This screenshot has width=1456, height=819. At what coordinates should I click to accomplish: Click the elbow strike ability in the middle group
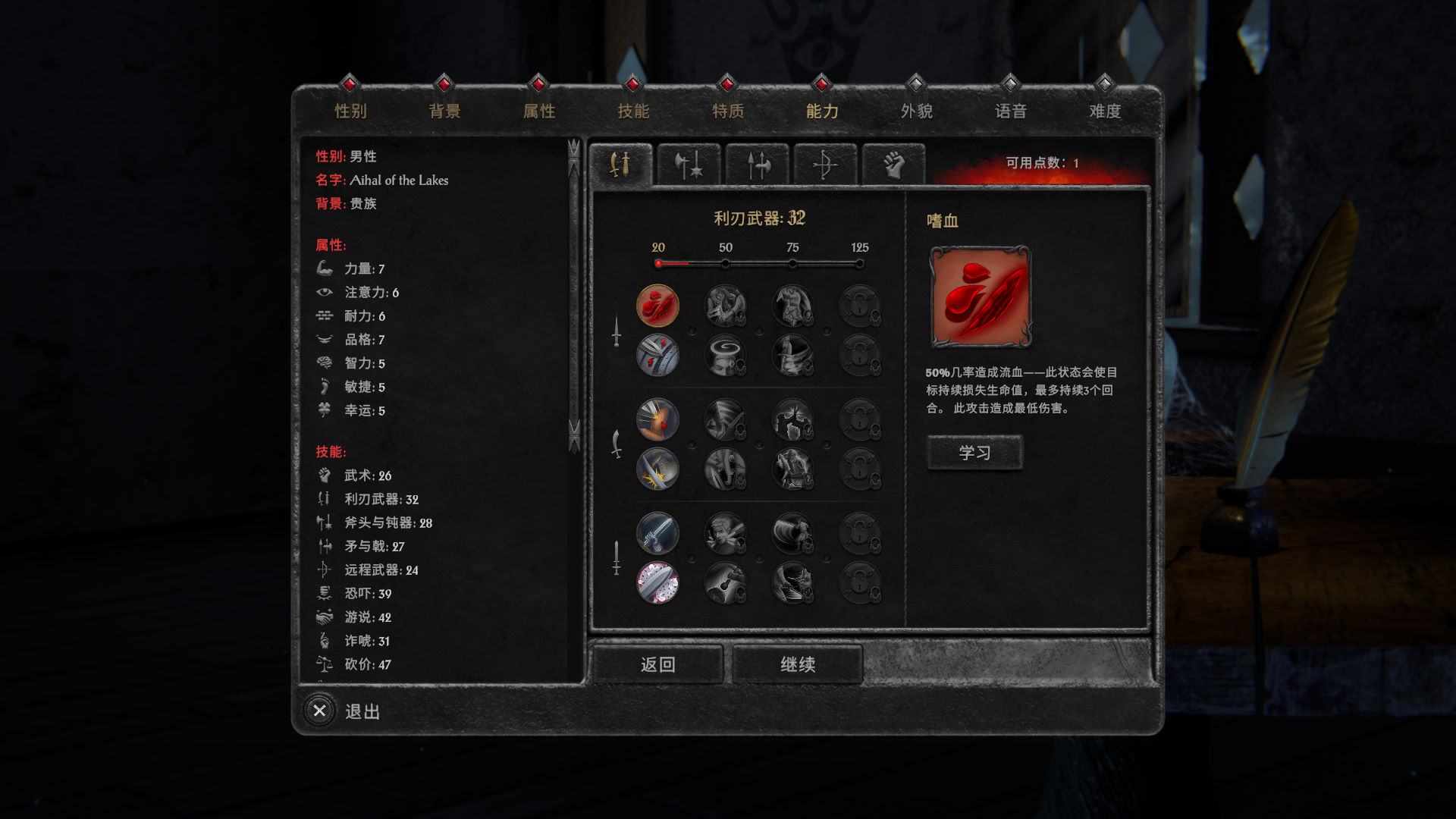658,418
